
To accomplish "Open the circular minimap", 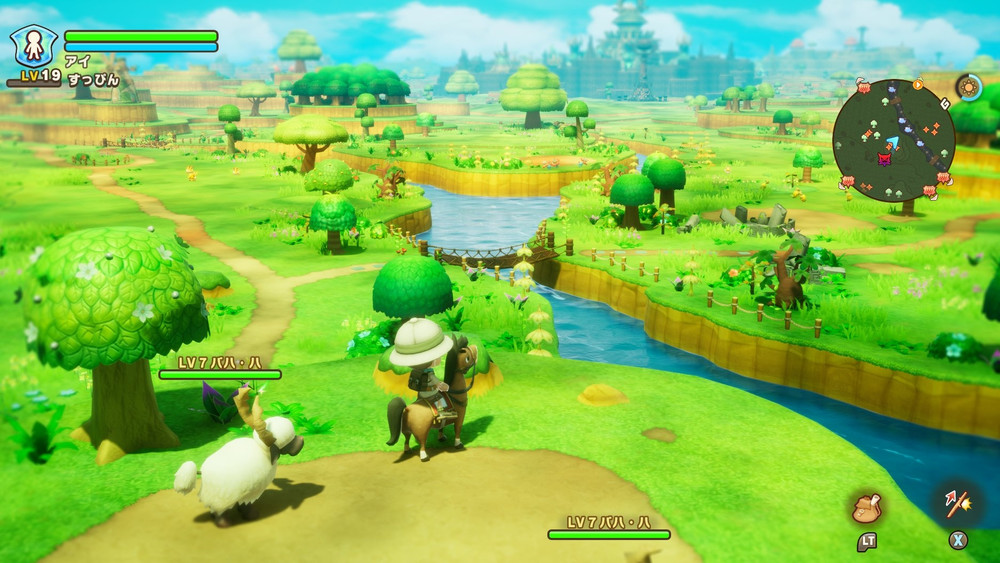I will tap(893, 140).
